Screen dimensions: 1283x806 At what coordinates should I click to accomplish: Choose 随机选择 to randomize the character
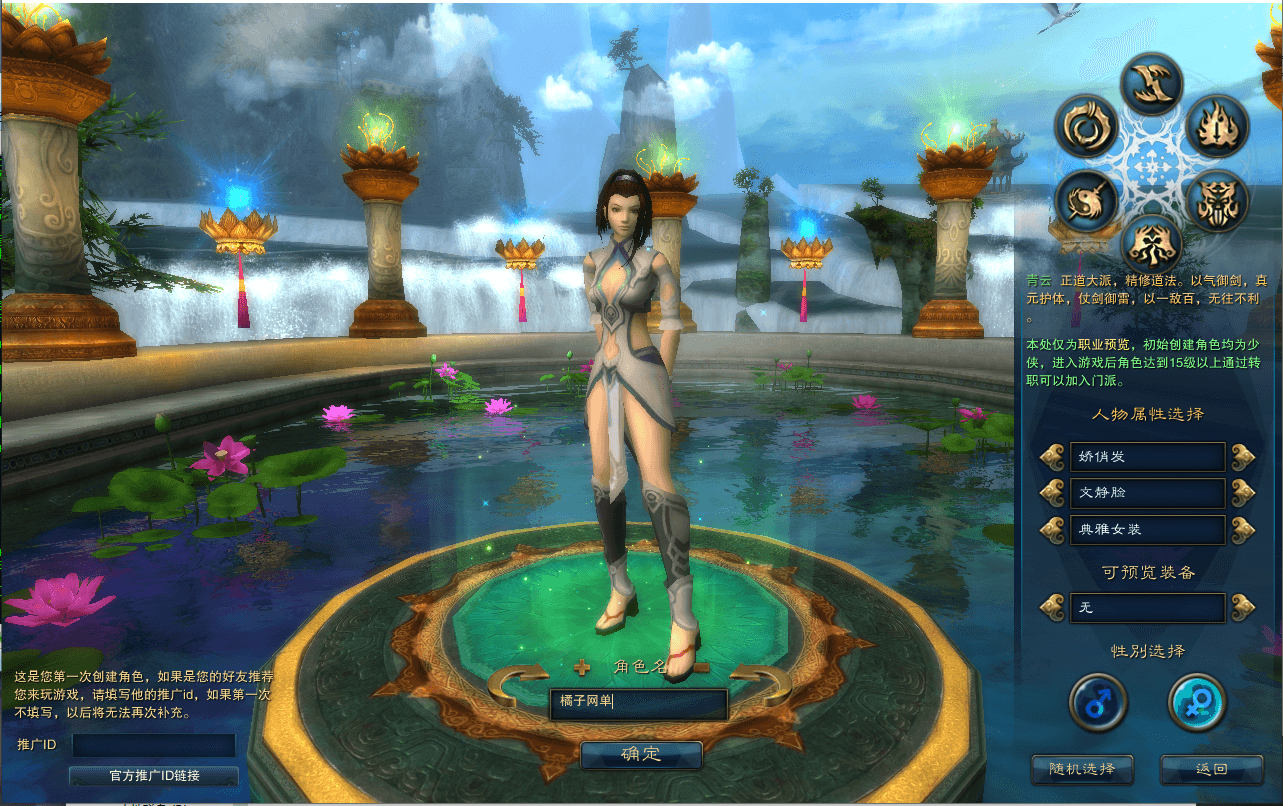coord(1082,769)
